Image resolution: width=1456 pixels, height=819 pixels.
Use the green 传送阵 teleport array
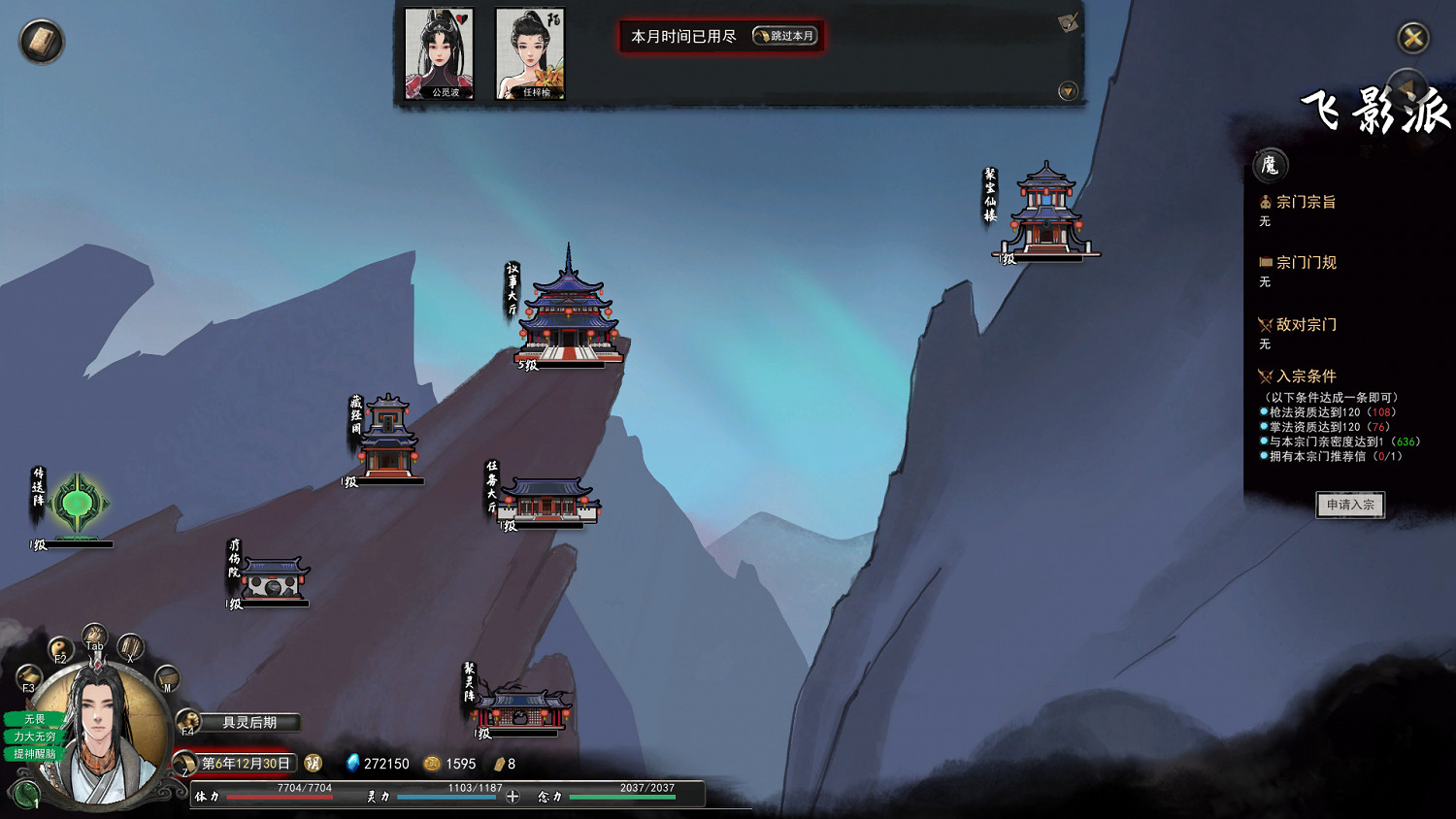(77, 505)
